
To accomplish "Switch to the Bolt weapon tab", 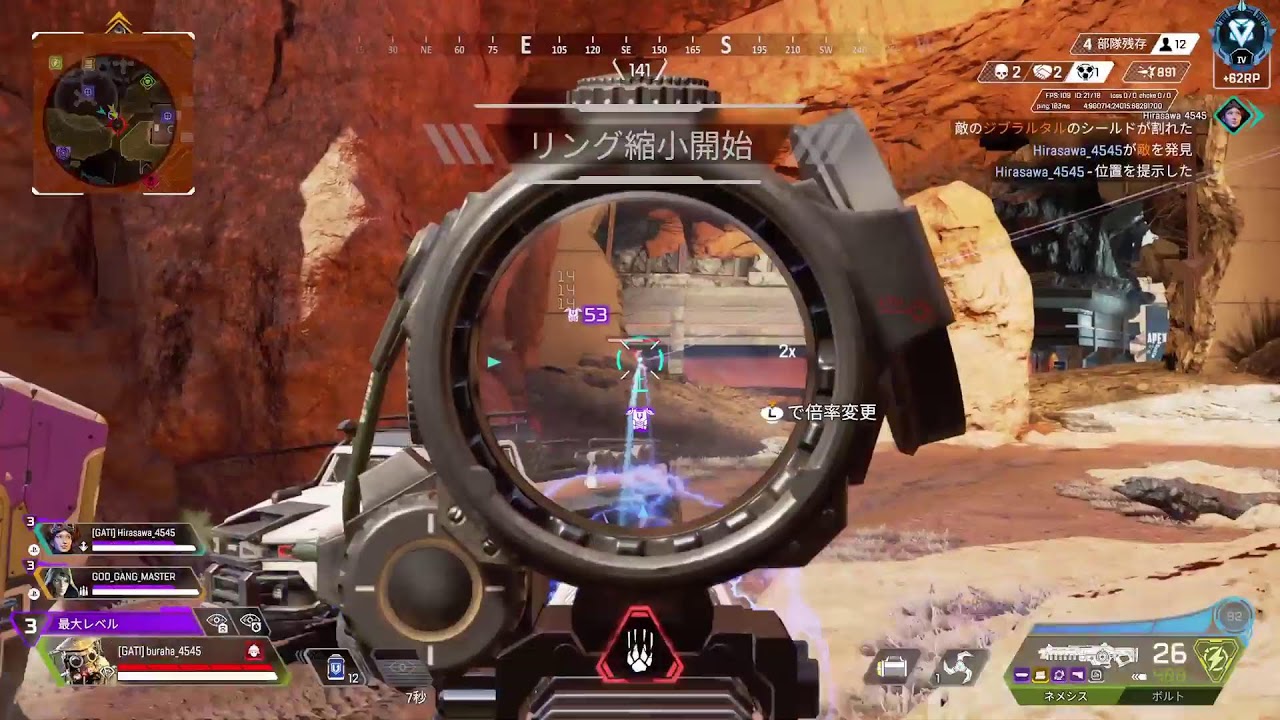I will 1168,696.
